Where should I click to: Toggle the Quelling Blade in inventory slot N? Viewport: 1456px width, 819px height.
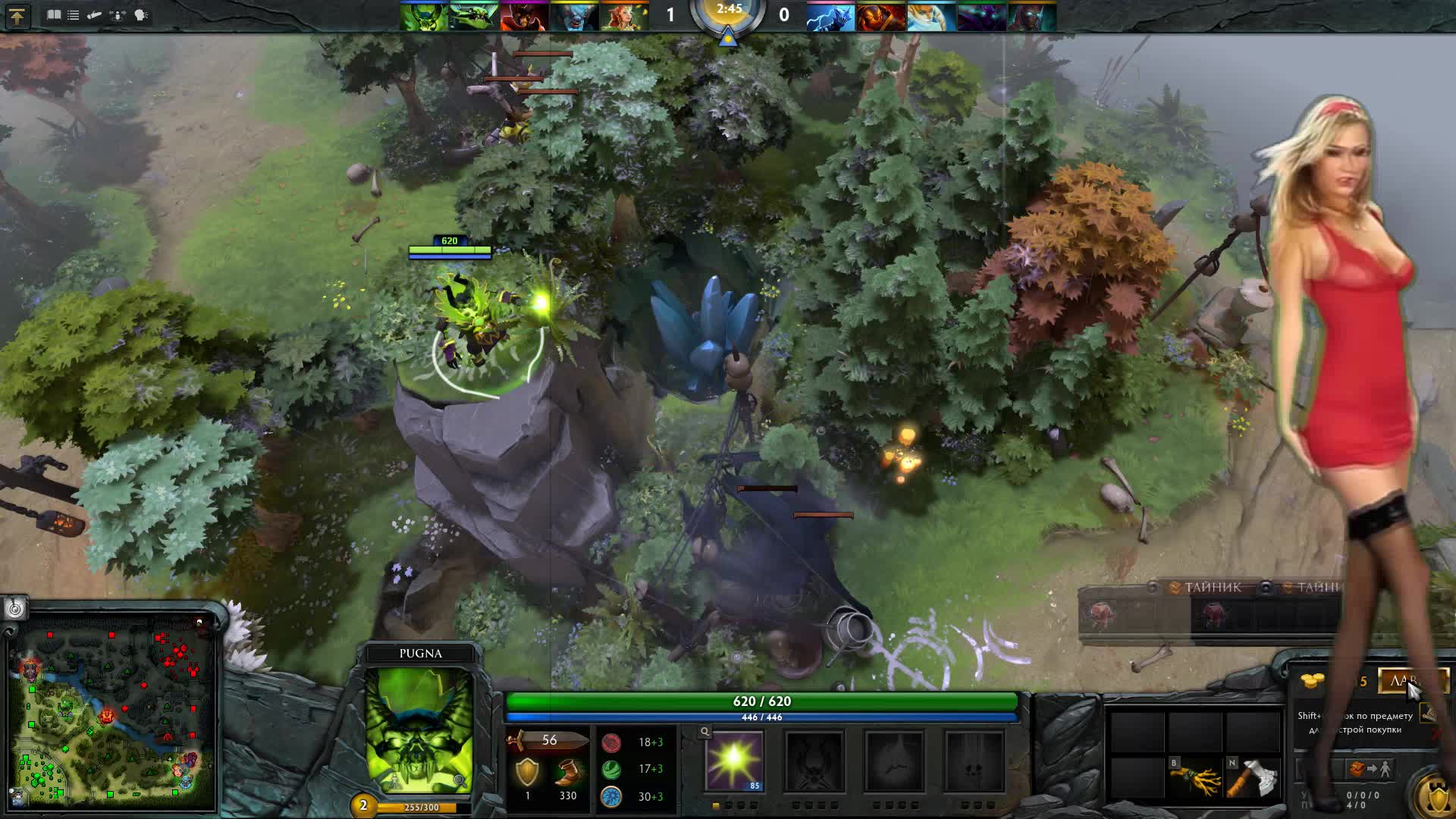click(1254, 778)
